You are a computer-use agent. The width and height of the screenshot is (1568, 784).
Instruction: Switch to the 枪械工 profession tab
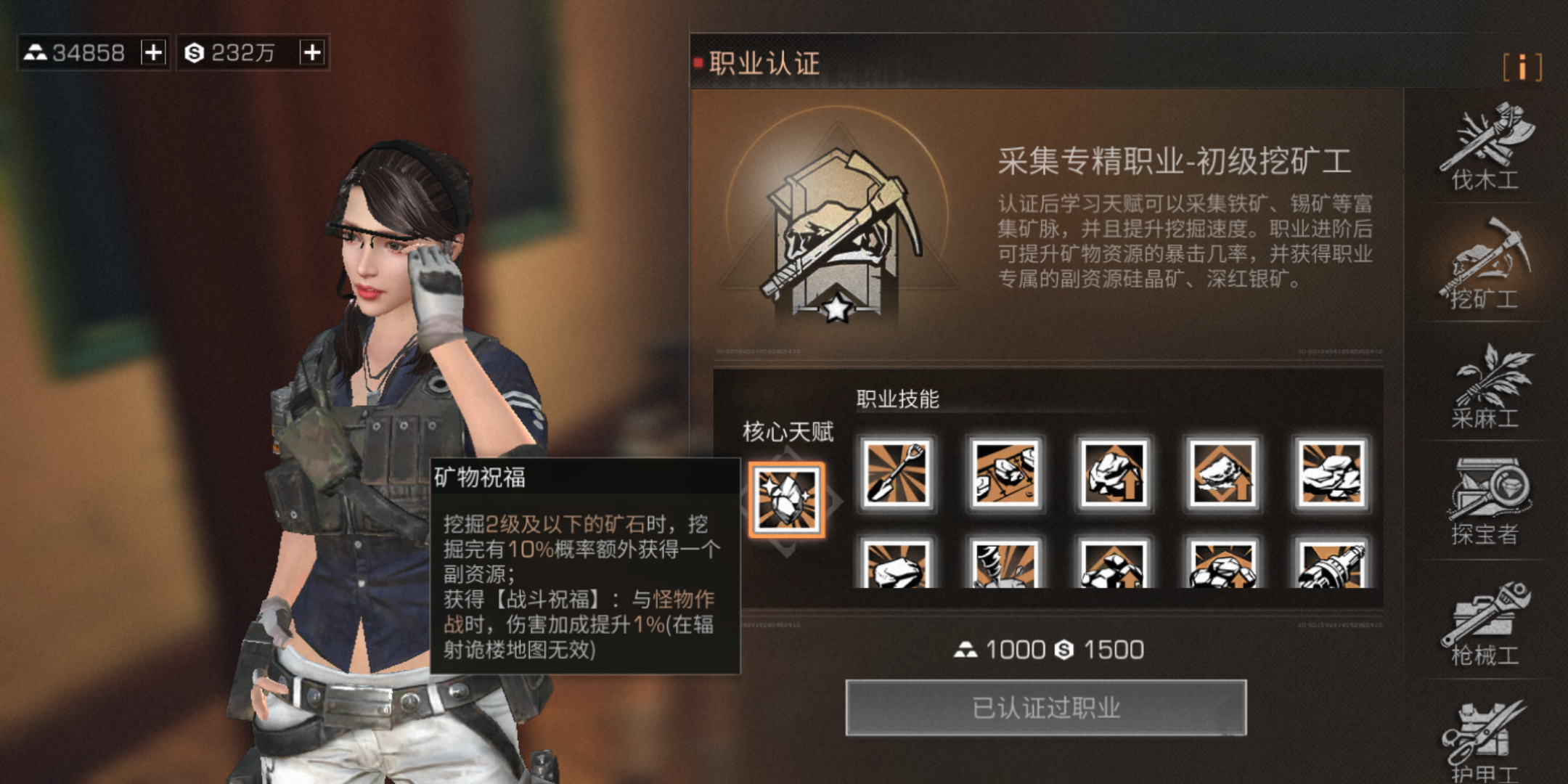click(1485, 623)
